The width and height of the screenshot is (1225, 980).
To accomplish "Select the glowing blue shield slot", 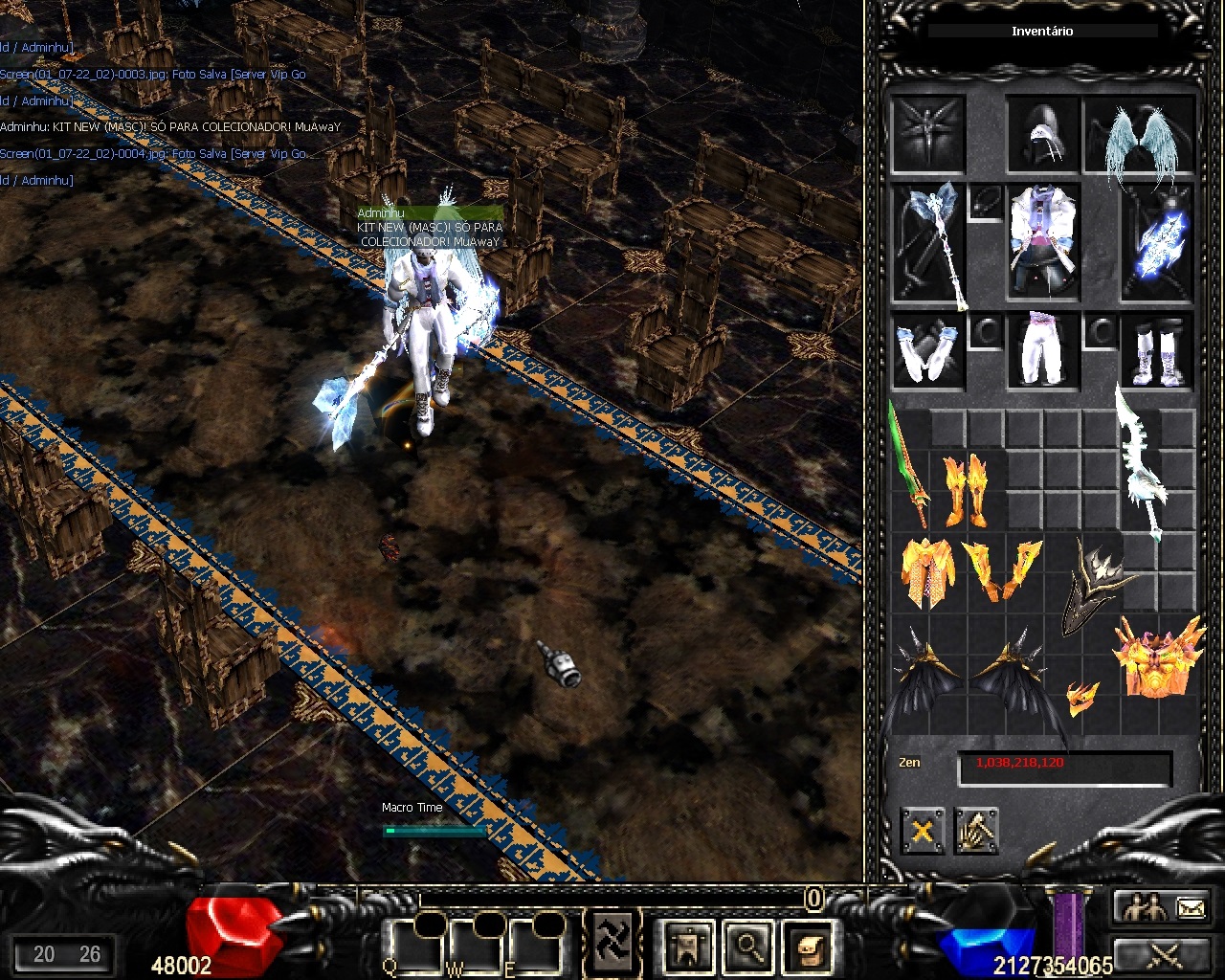I will click(x=1159, y=242).
